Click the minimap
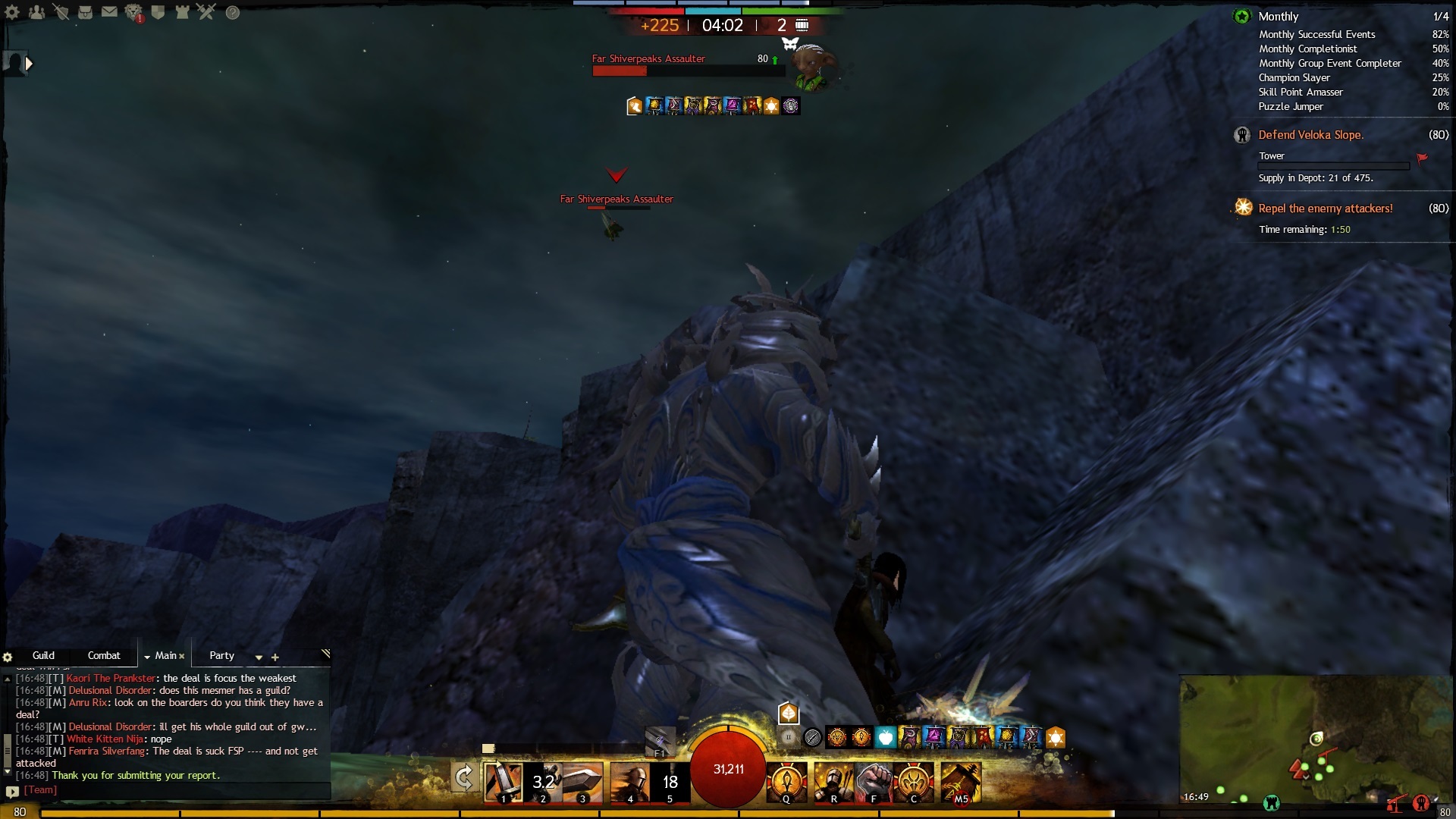Screen dimensions: 1456x819 [x=1316, y=739]
